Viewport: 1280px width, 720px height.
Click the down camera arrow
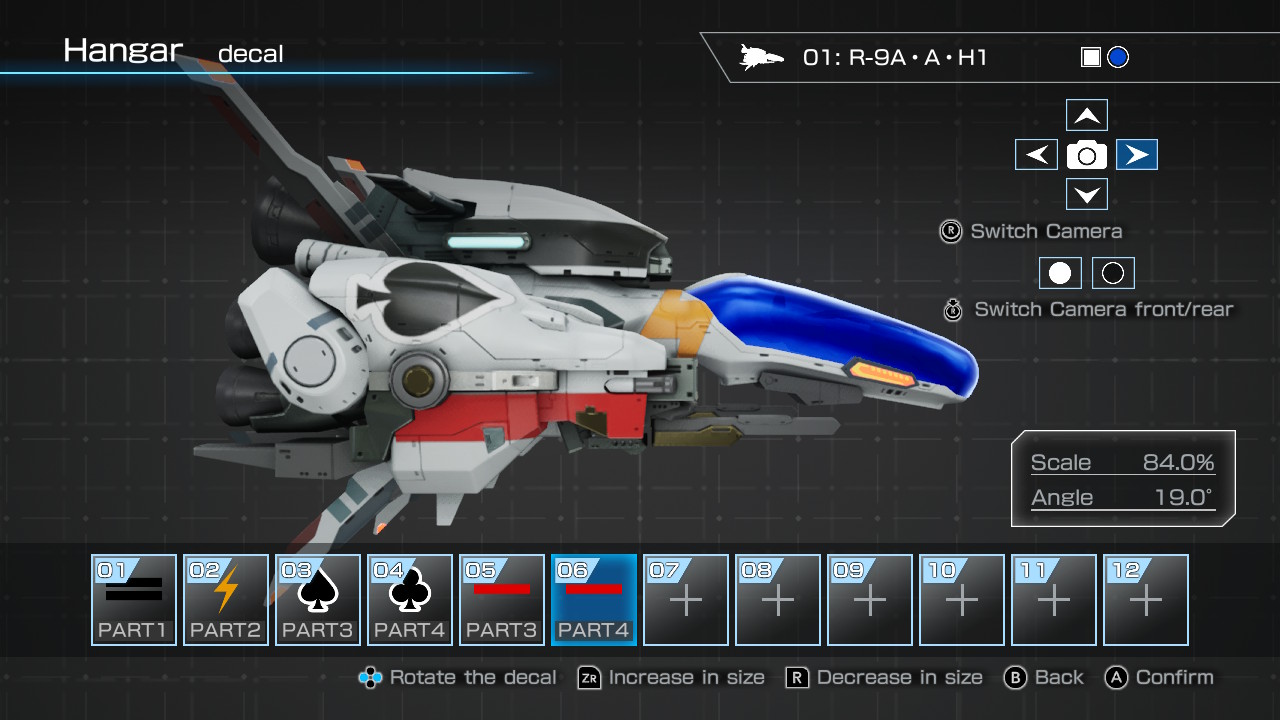(x=1087, y=194)
